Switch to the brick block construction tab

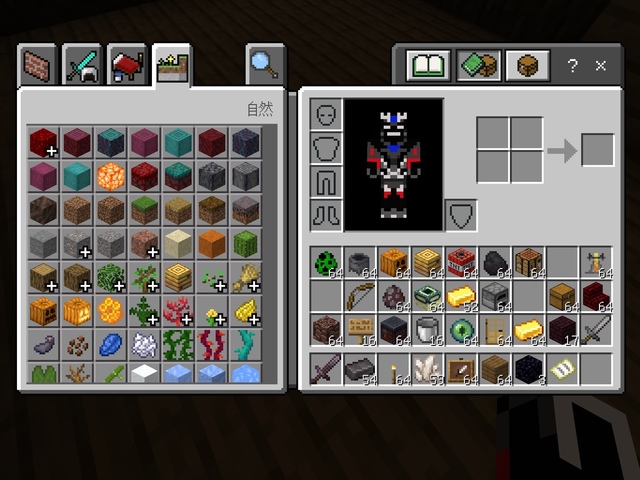coord(41,66)
